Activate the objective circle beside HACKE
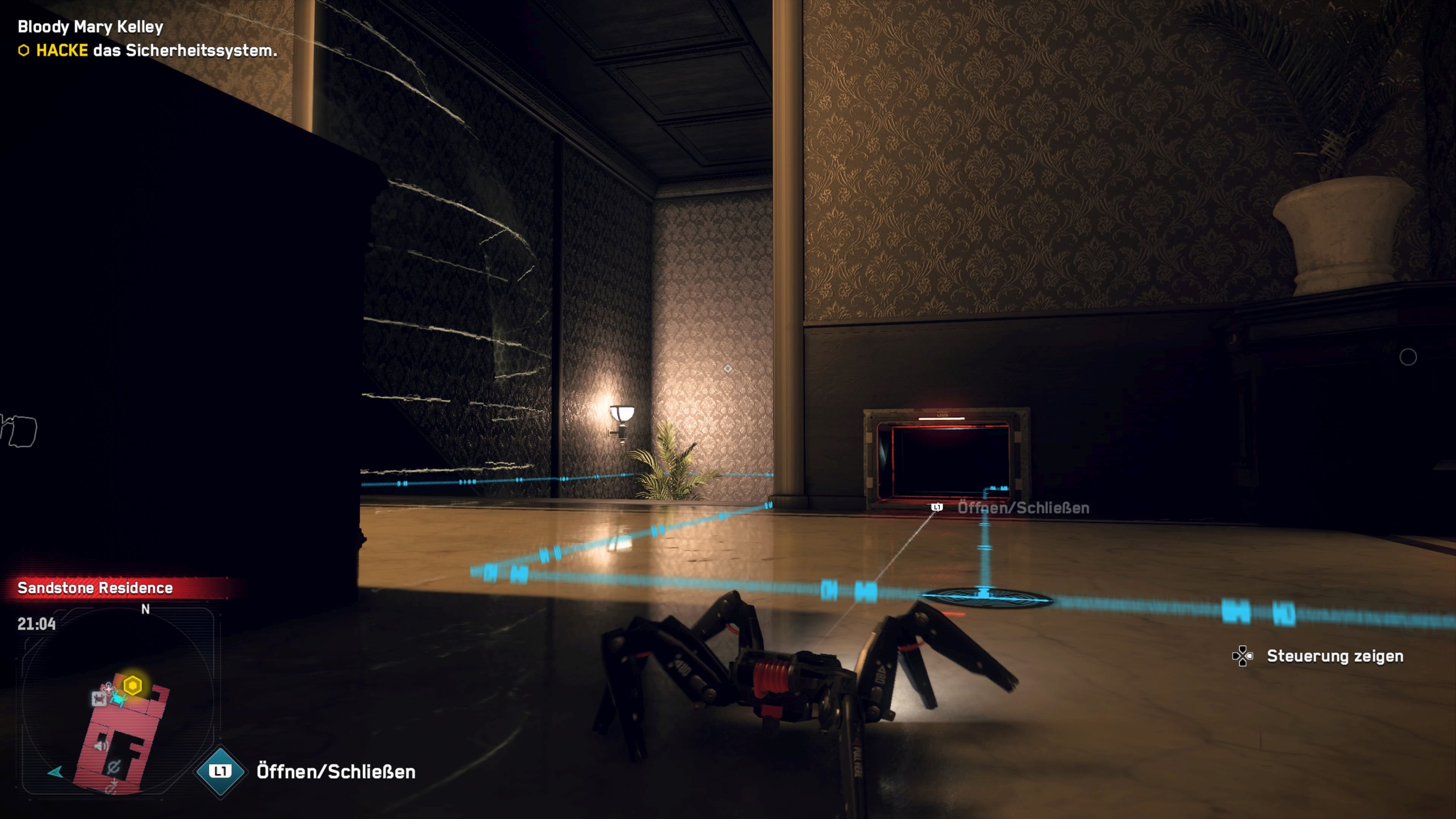 click(x=24, y=51)
